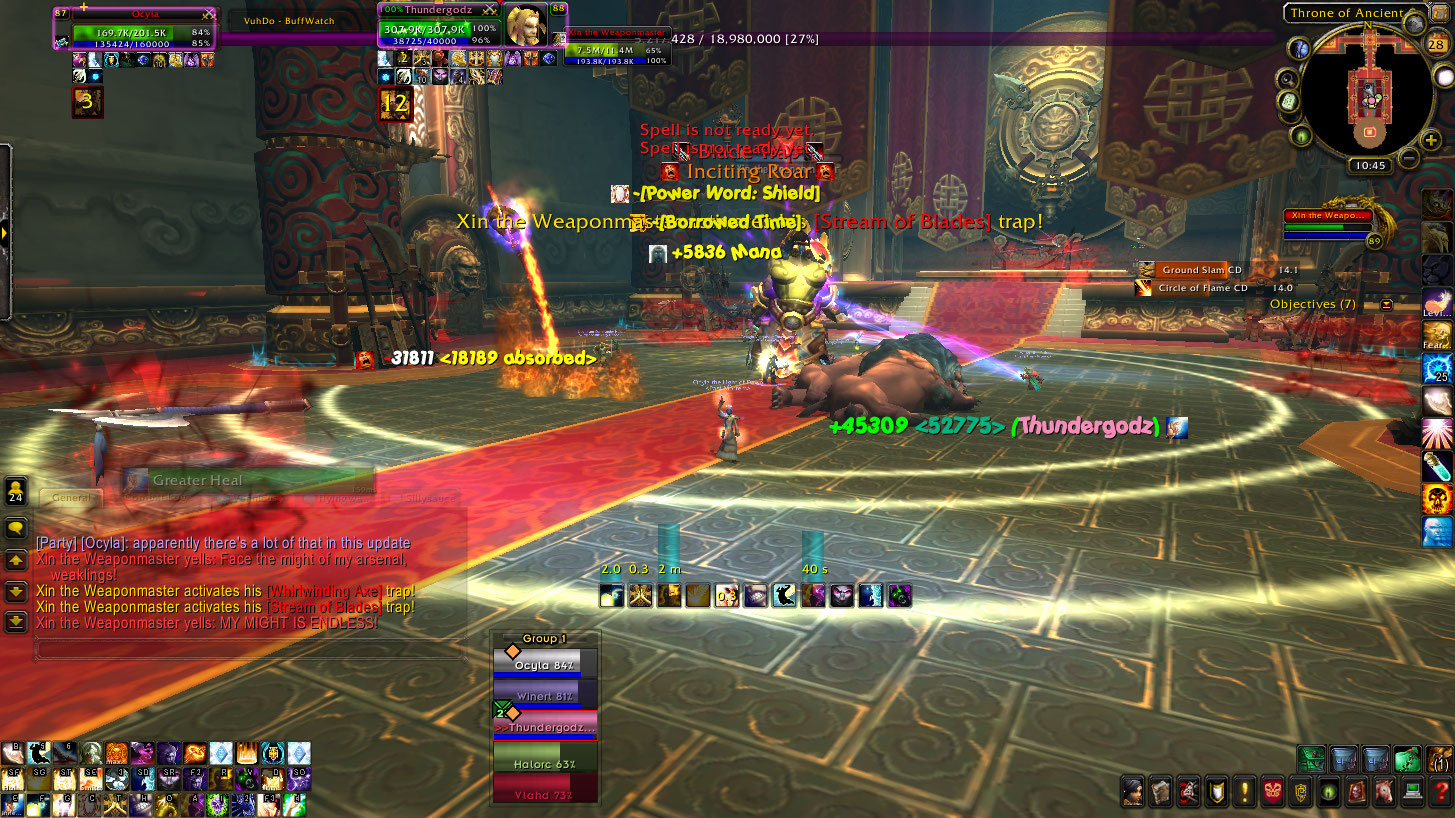
Task: Open the chat menu speech bubble button
Action: [16, 528]
